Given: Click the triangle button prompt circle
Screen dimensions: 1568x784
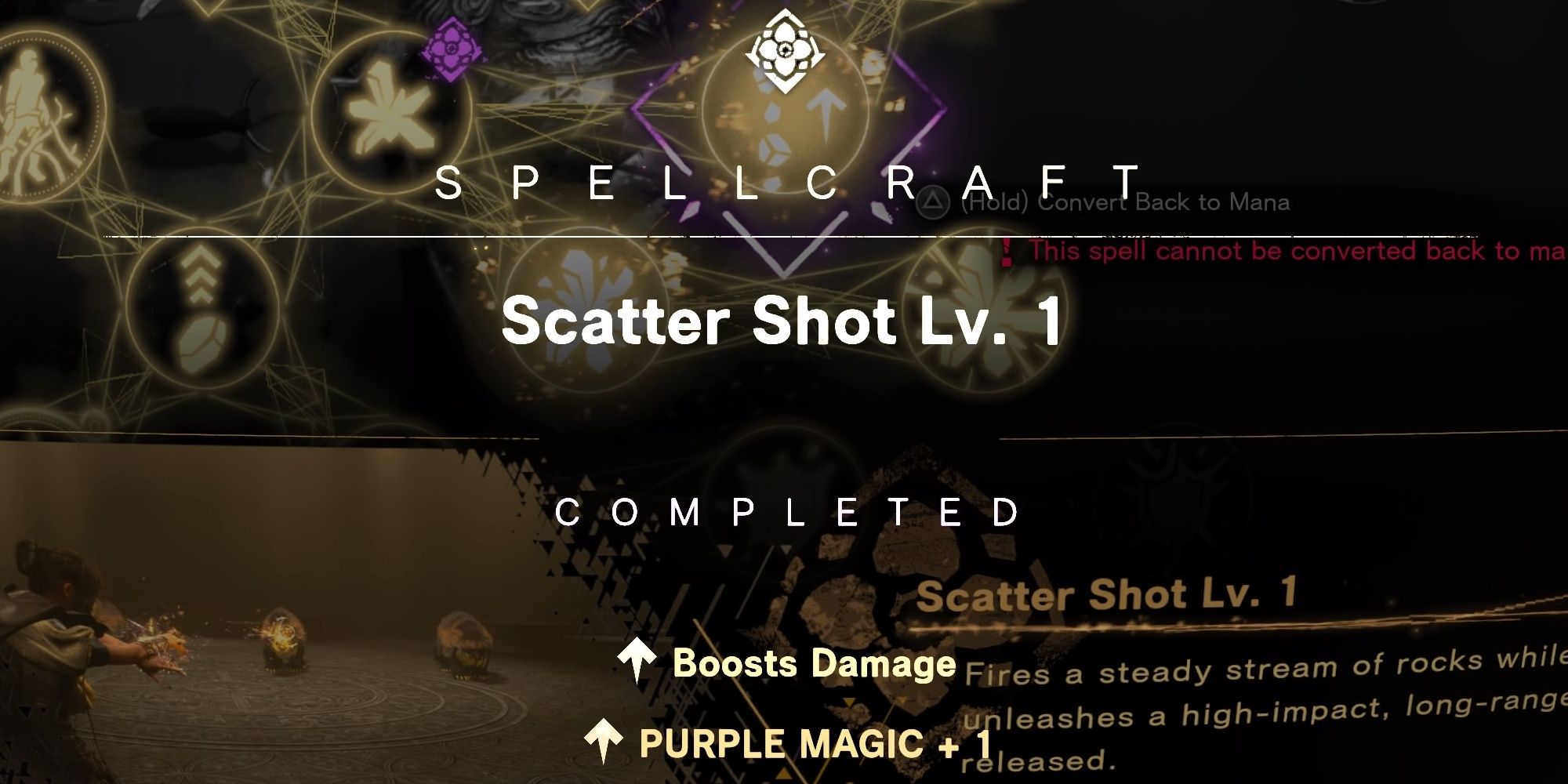Looking at the screenshot, I should click(933, 202).
